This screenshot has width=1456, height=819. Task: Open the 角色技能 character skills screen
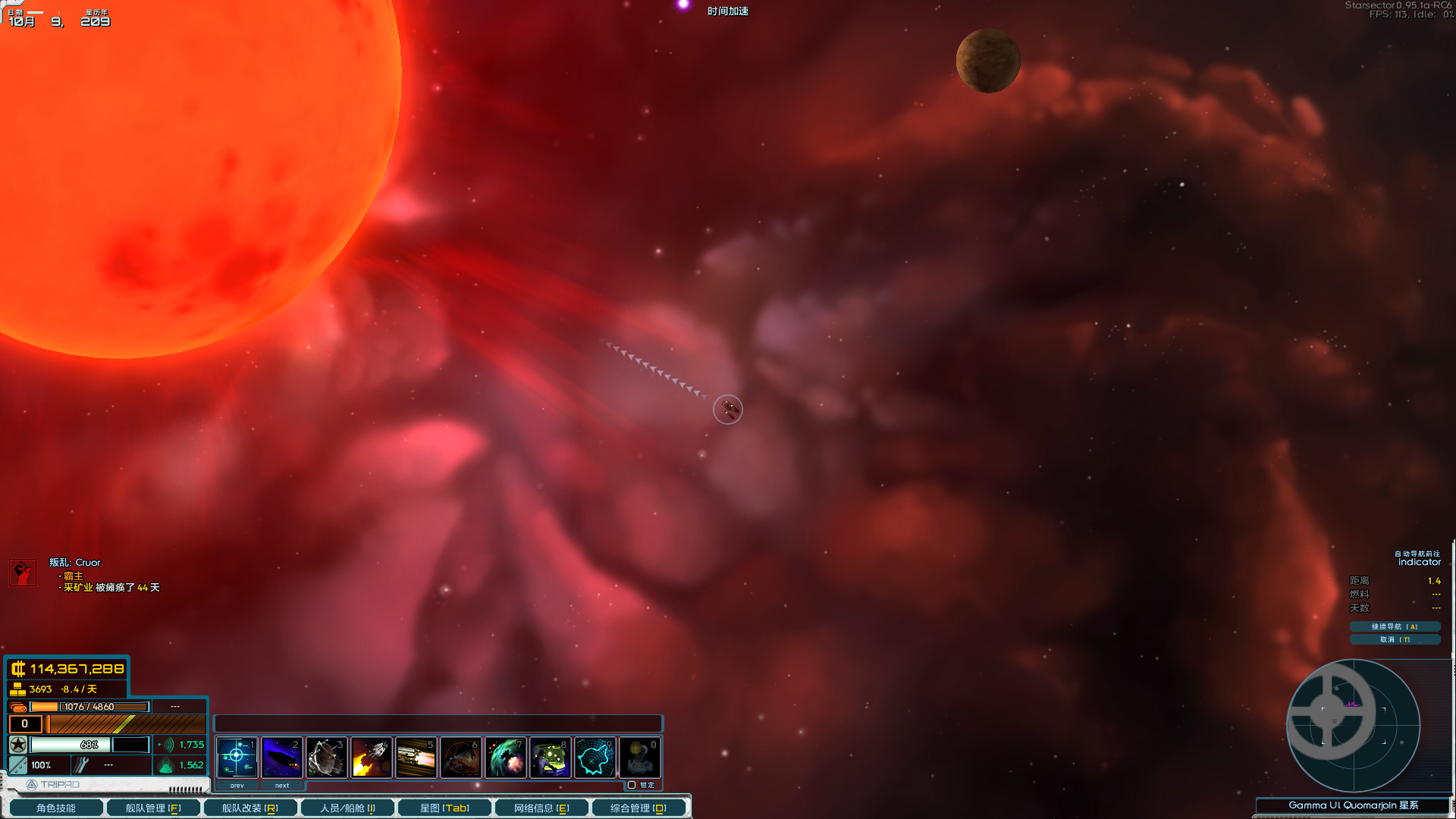click(x=56, y=808)
